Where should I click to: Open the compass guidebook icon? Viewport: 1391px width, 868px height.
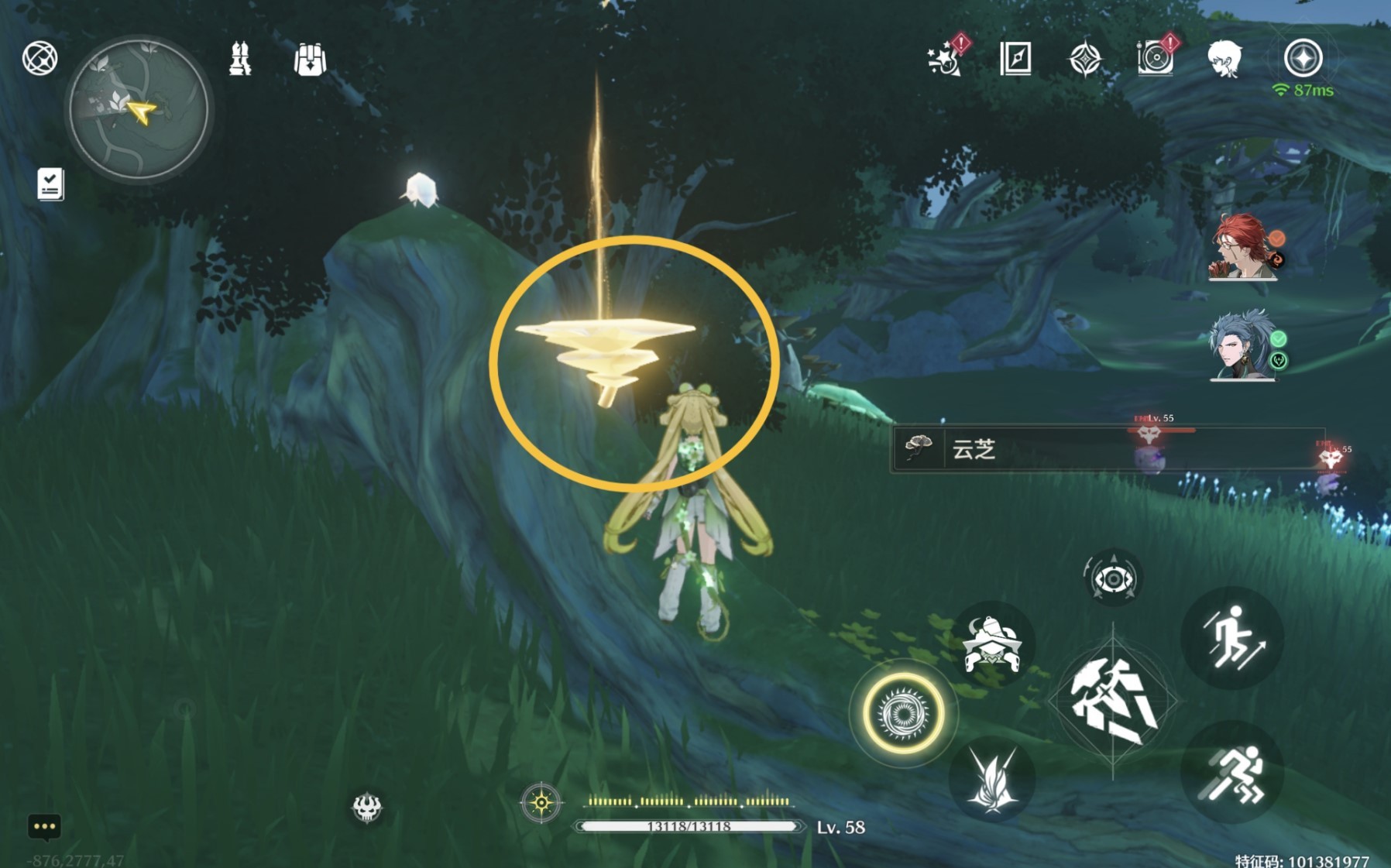coord(1015,58)
